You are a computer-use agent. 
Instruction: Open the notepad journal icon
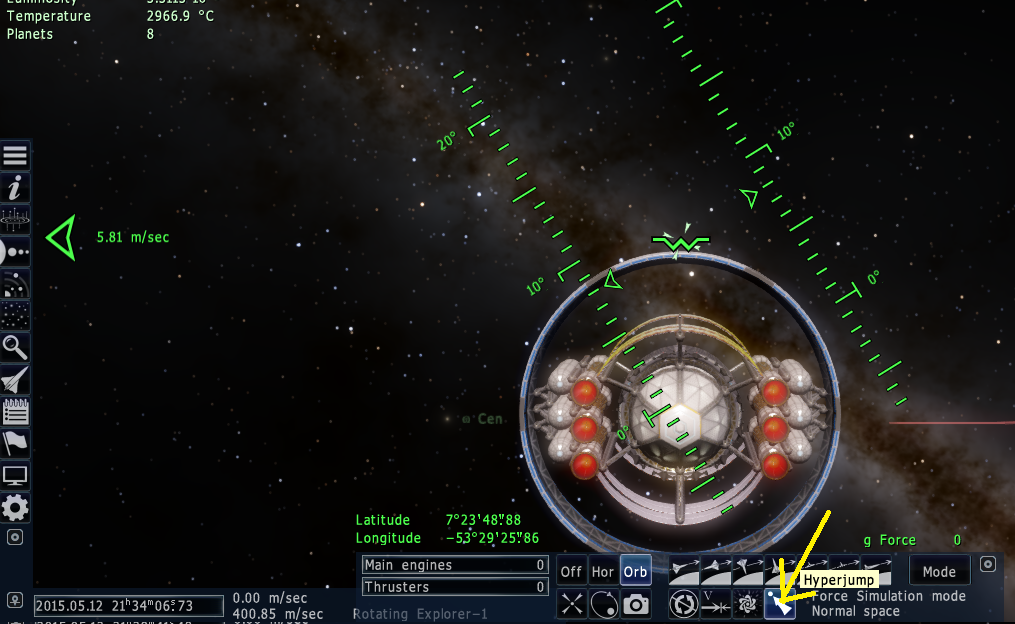(x=16, y=412)
